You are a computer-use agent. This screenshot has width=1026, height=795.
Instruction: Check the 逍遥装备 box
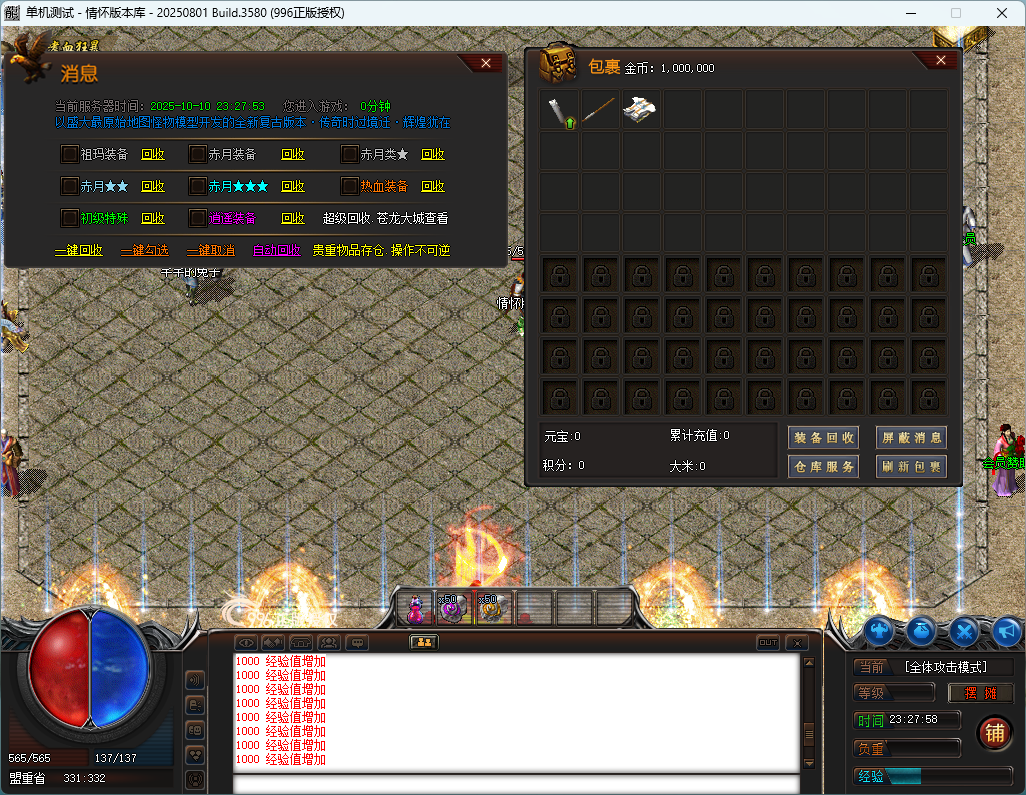(x=198, y=218)
